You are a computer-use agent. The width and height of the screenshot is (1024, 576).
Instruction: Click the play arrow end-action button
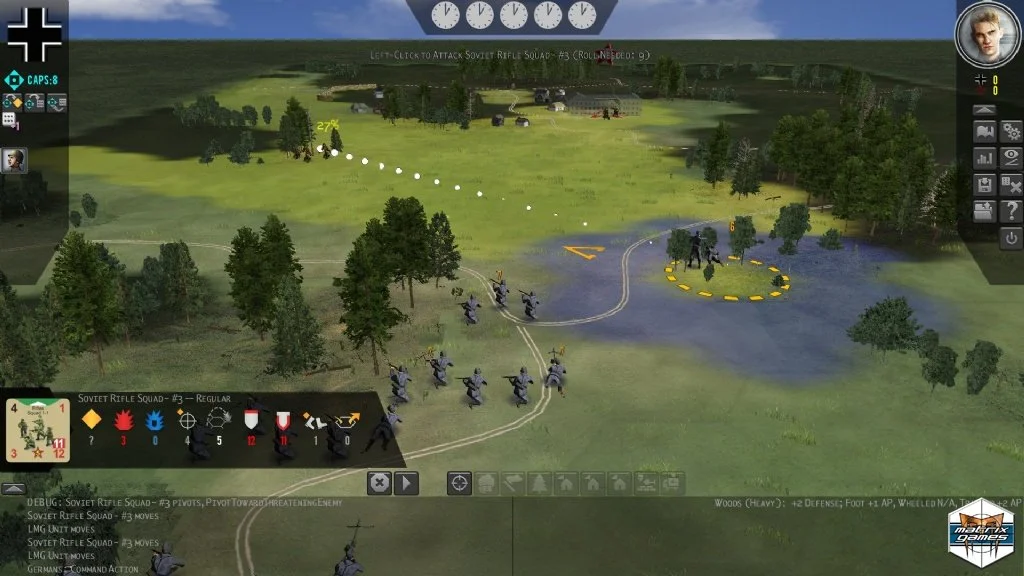pyautogui.click(x=406, y=483)
